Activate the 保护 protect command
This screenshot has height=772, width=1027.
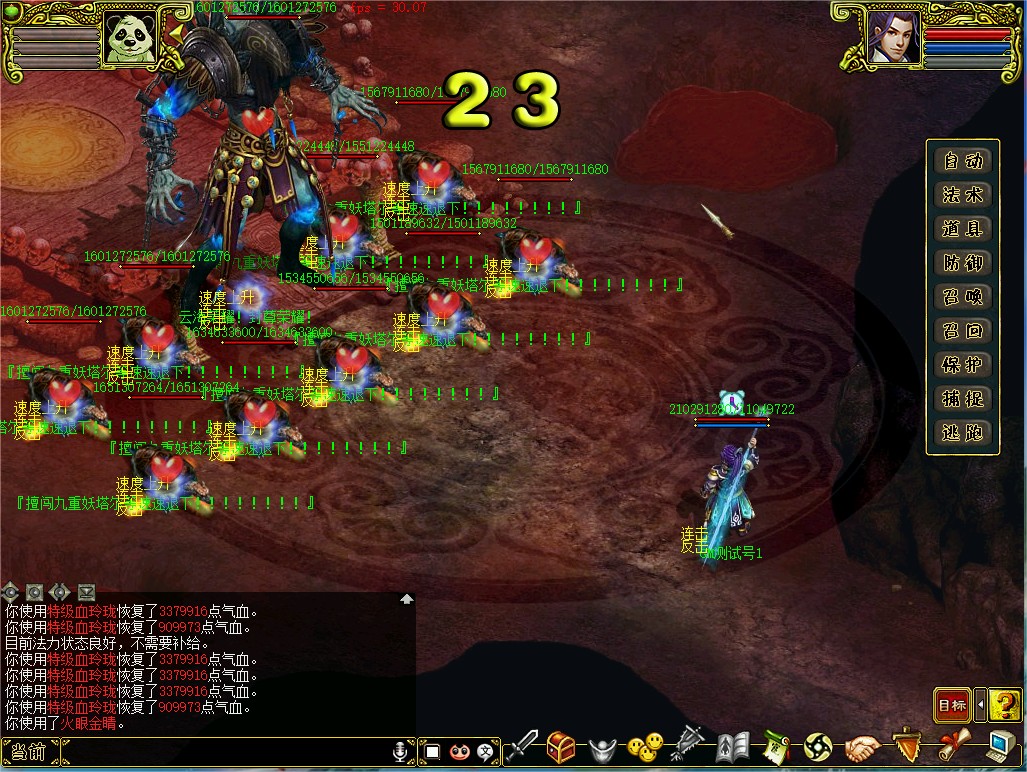pos(962,366)
